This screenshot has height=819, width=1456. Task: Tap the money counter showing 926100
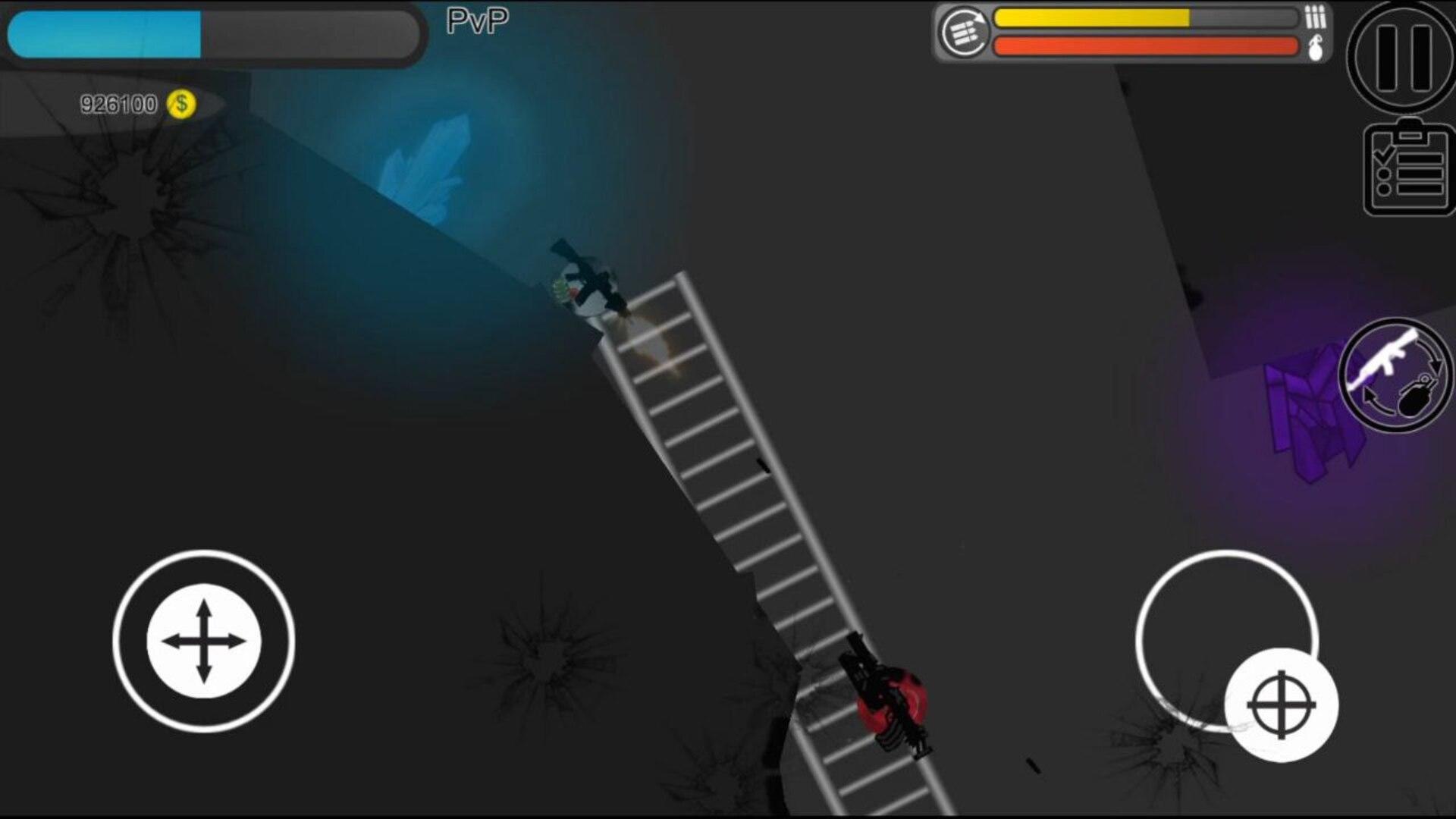click(118, 101)
